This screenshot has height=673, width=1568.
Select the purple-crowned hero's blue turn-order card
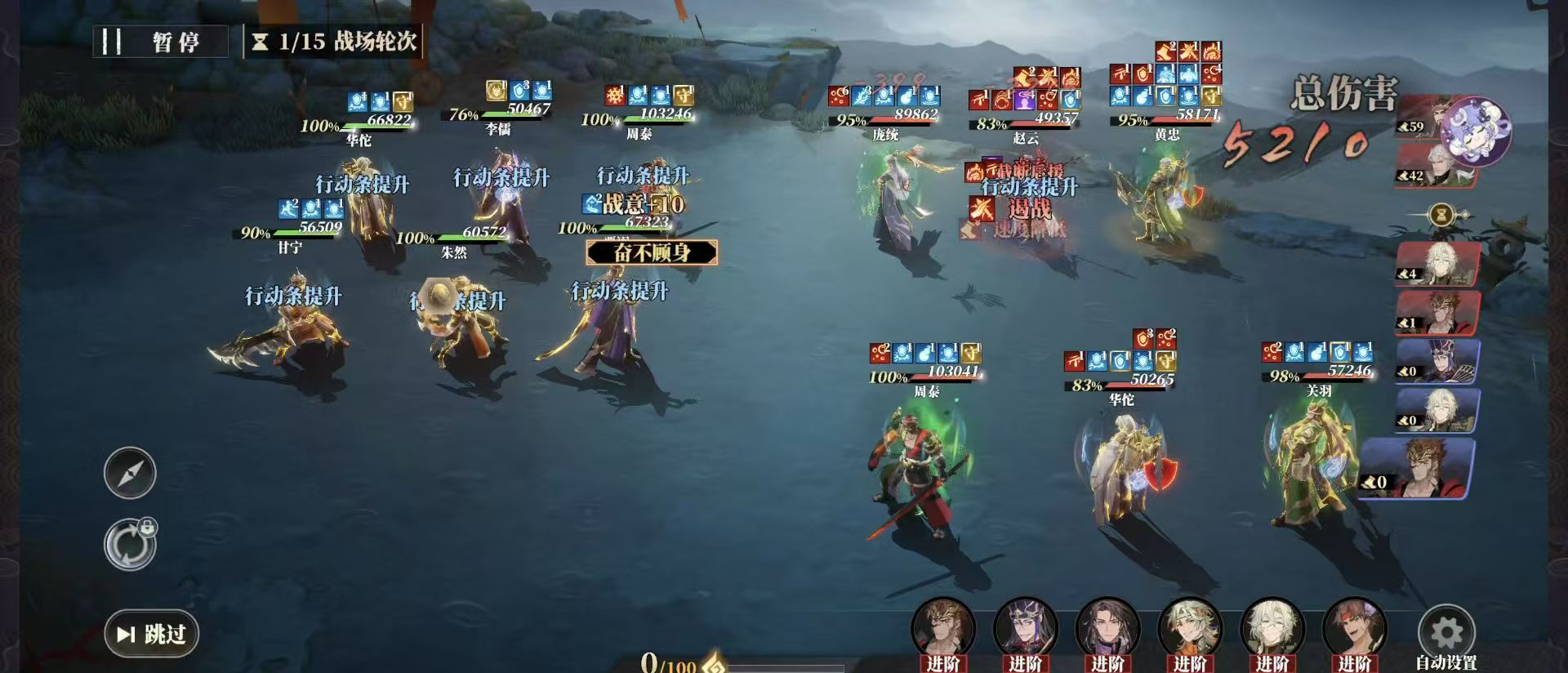[x=1437, y=361]
